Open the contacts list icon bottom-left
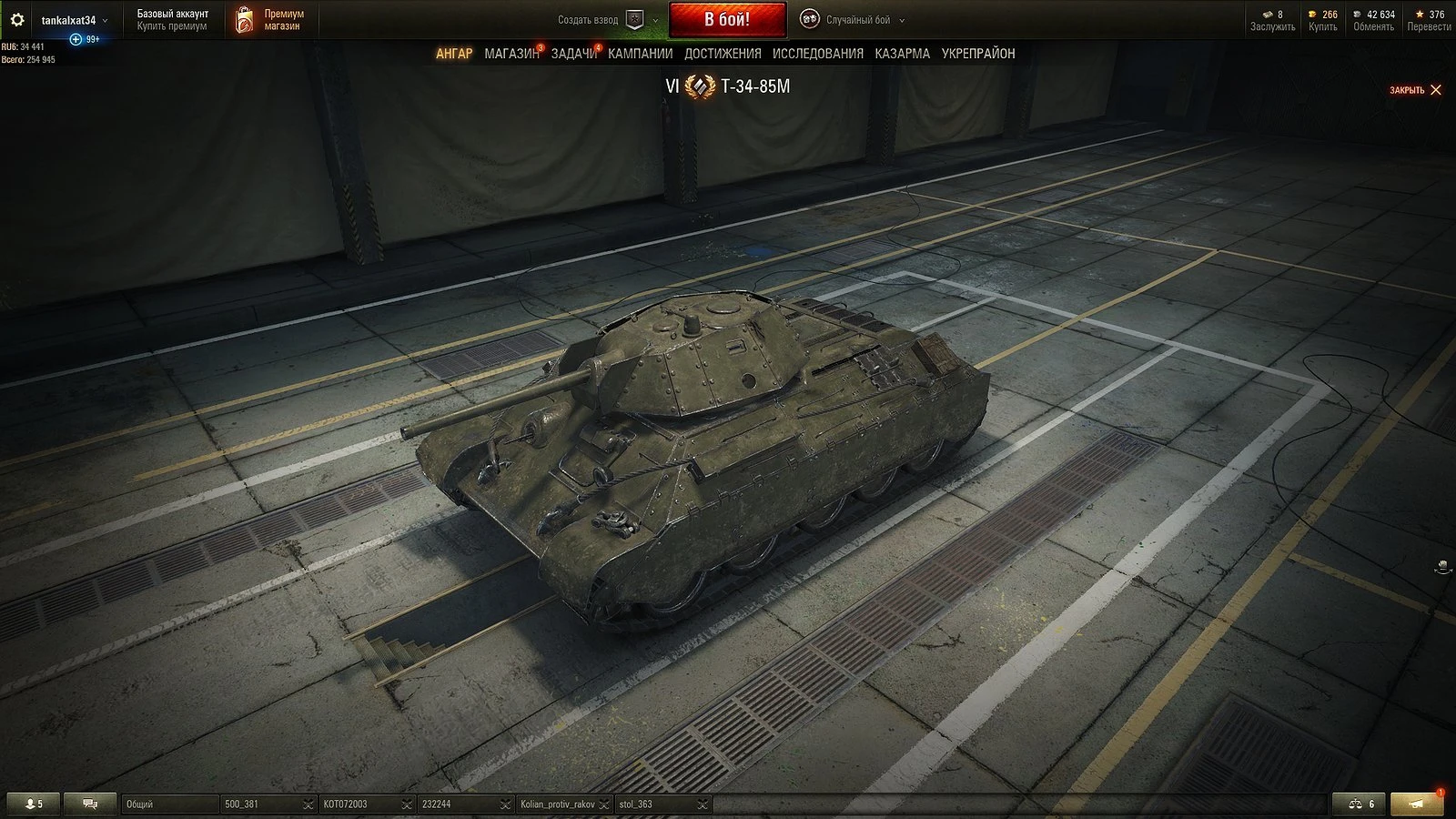This screenshot has width=1456, height=819. 32,804
